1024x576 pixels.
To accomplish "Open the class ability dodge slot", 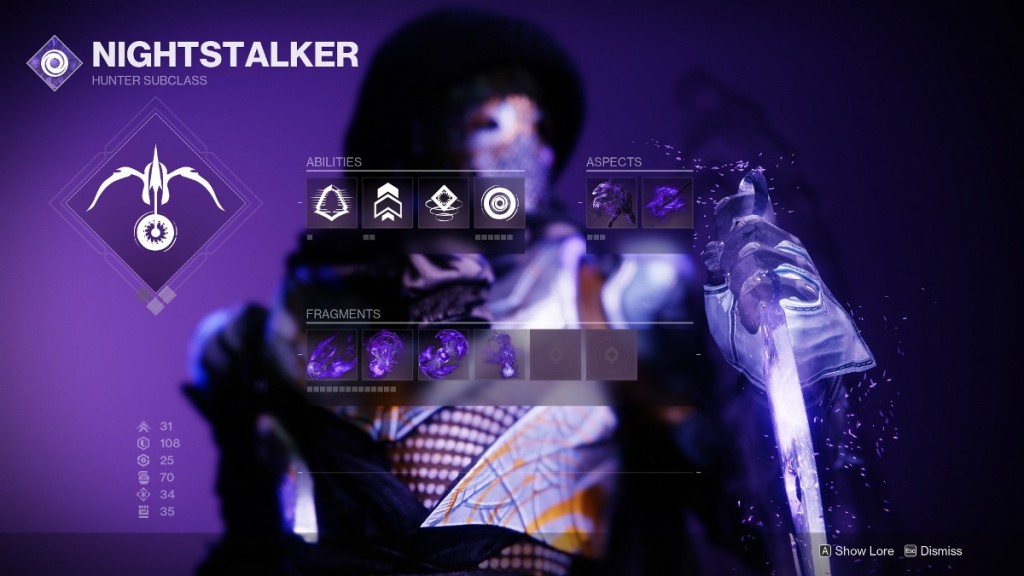I will [x=331, y=203].
